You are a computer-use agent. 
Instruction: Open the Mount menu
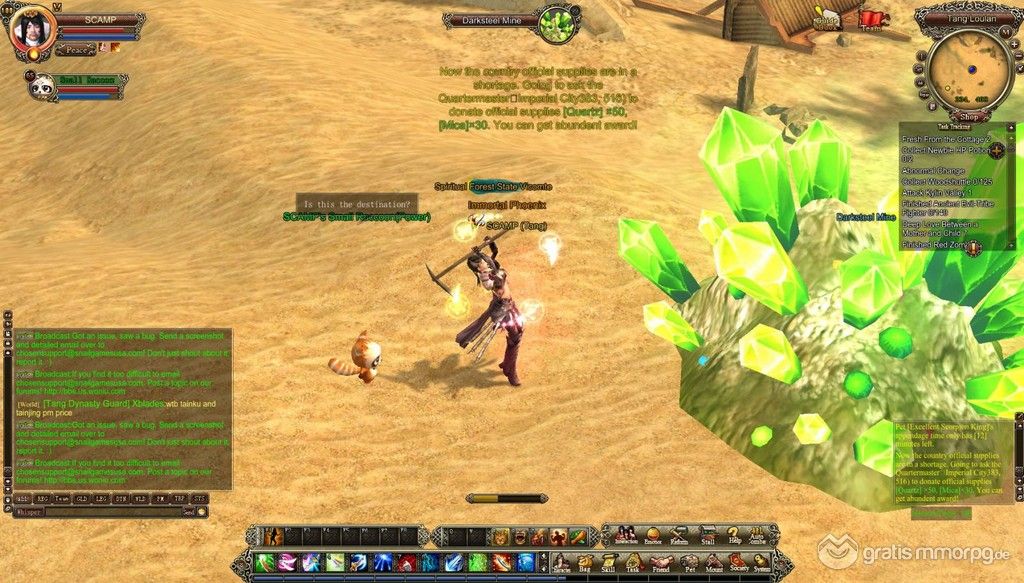point(714,562)
